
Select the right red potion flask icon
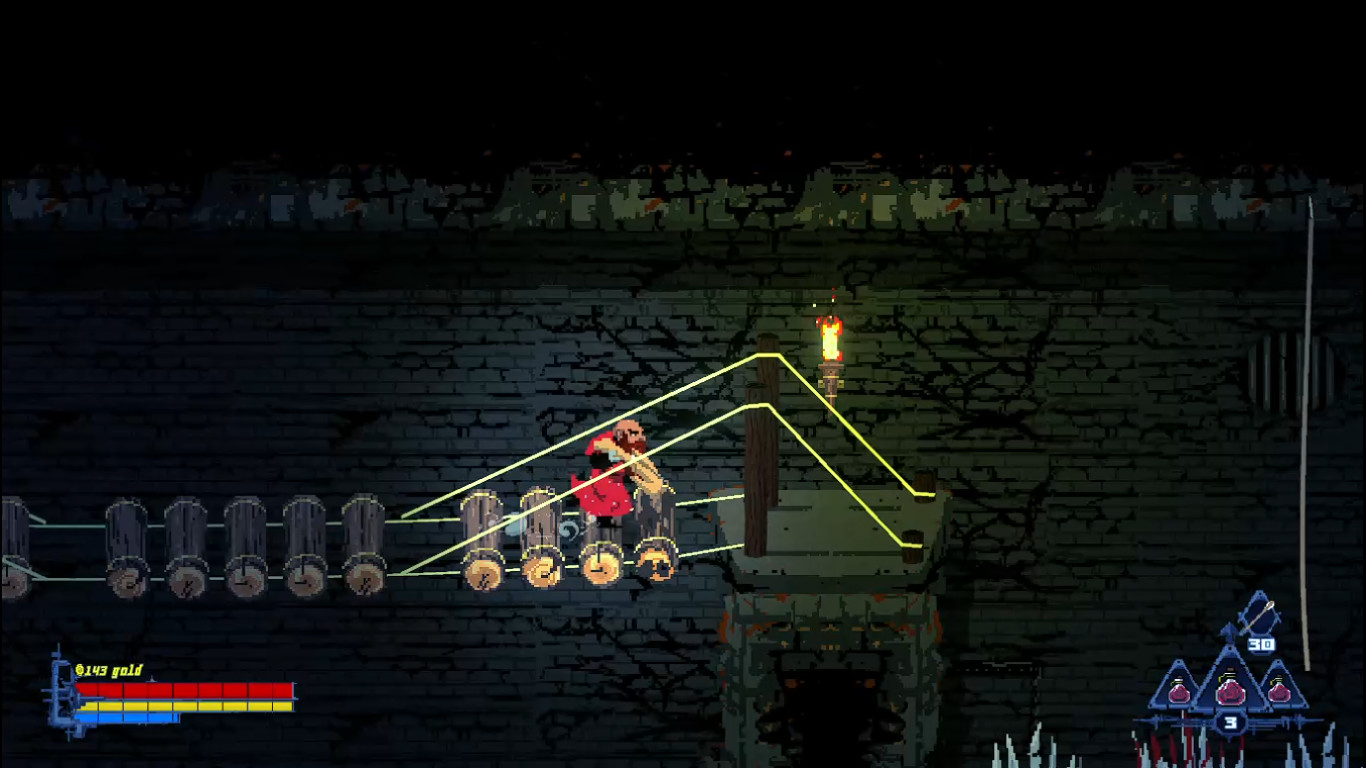tap(1280, 691)
